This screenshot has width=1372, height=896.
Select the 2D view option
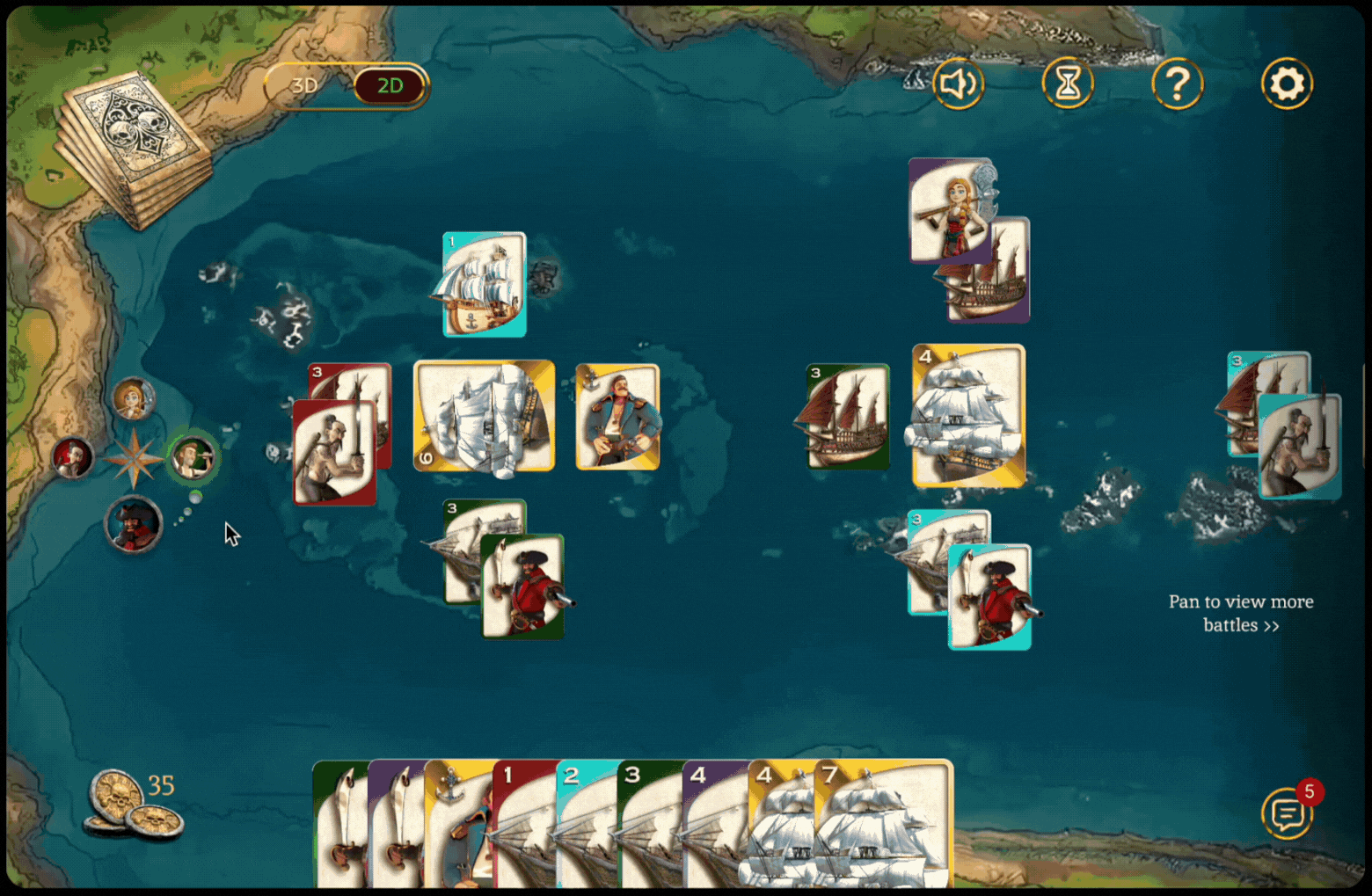(390, 86)
